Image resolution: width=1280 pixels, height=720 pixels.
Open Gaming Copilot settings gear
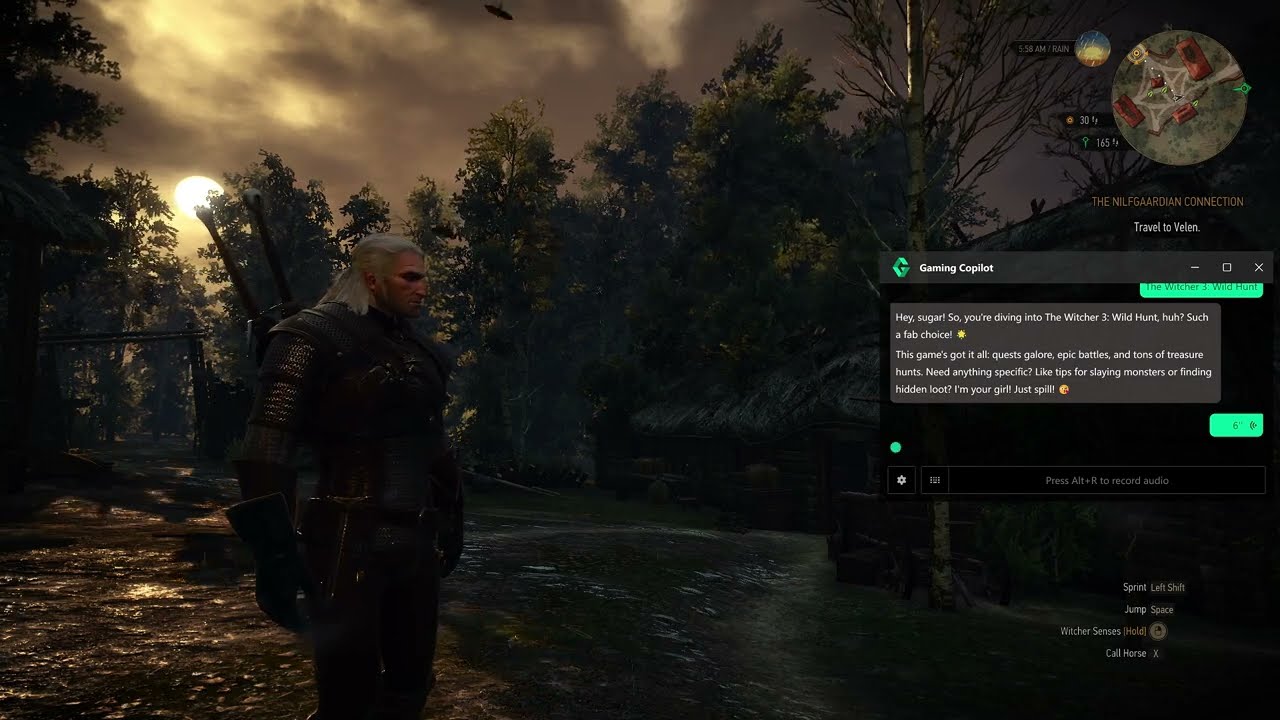pyautogui.click(x=901, y=481)
